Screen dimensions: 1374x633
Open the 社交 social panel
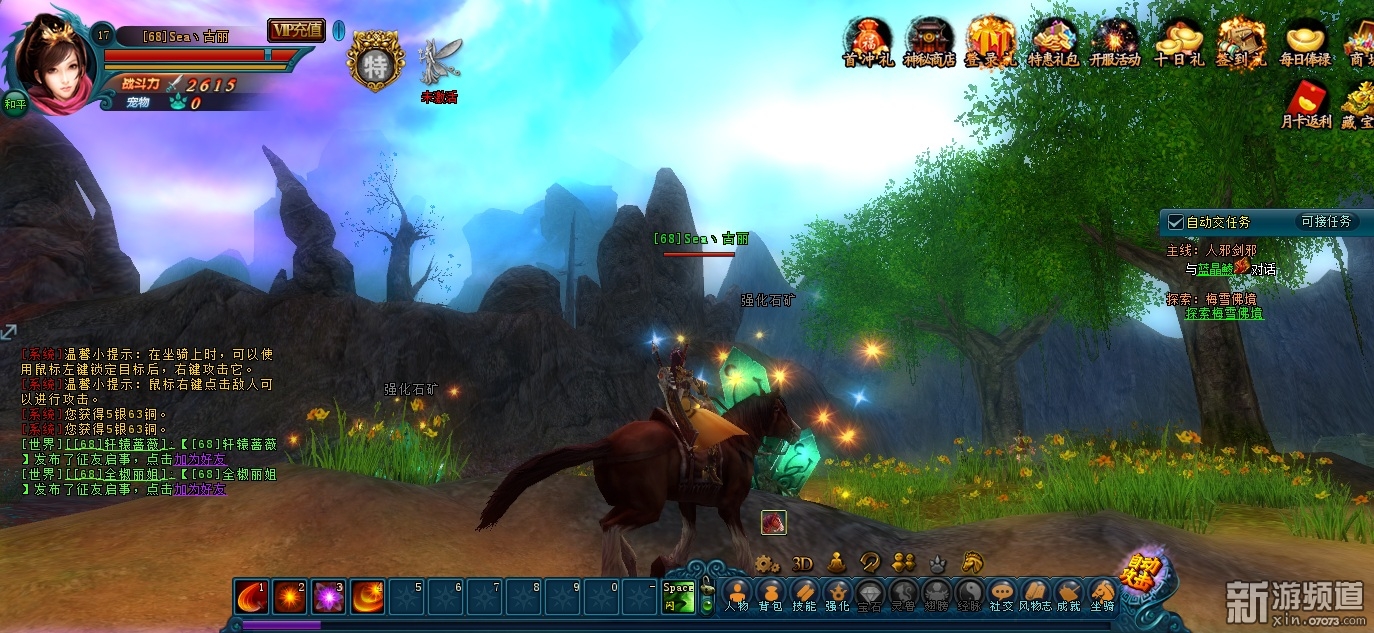coord(1001,593)
